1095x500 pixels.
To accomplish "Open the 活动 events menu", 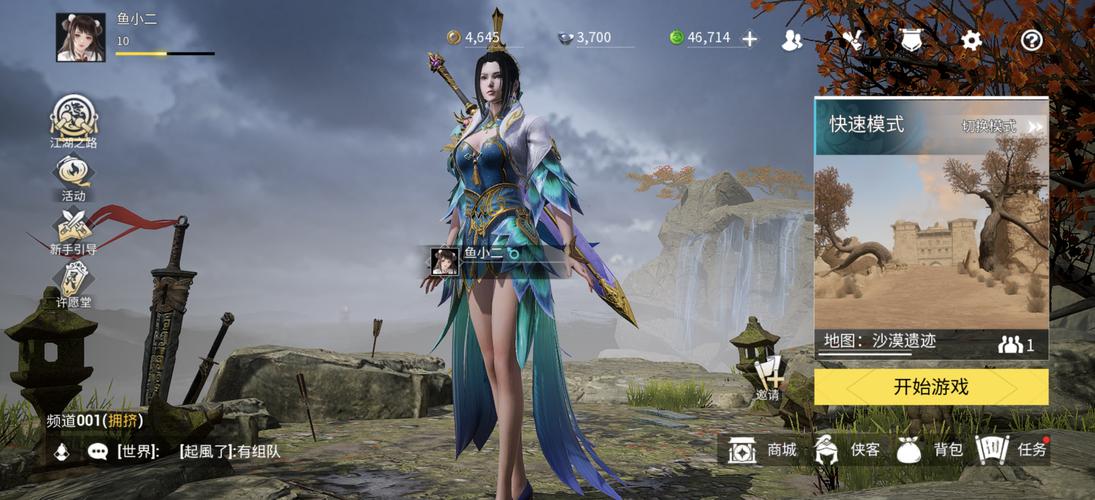I will coord(74,178).
